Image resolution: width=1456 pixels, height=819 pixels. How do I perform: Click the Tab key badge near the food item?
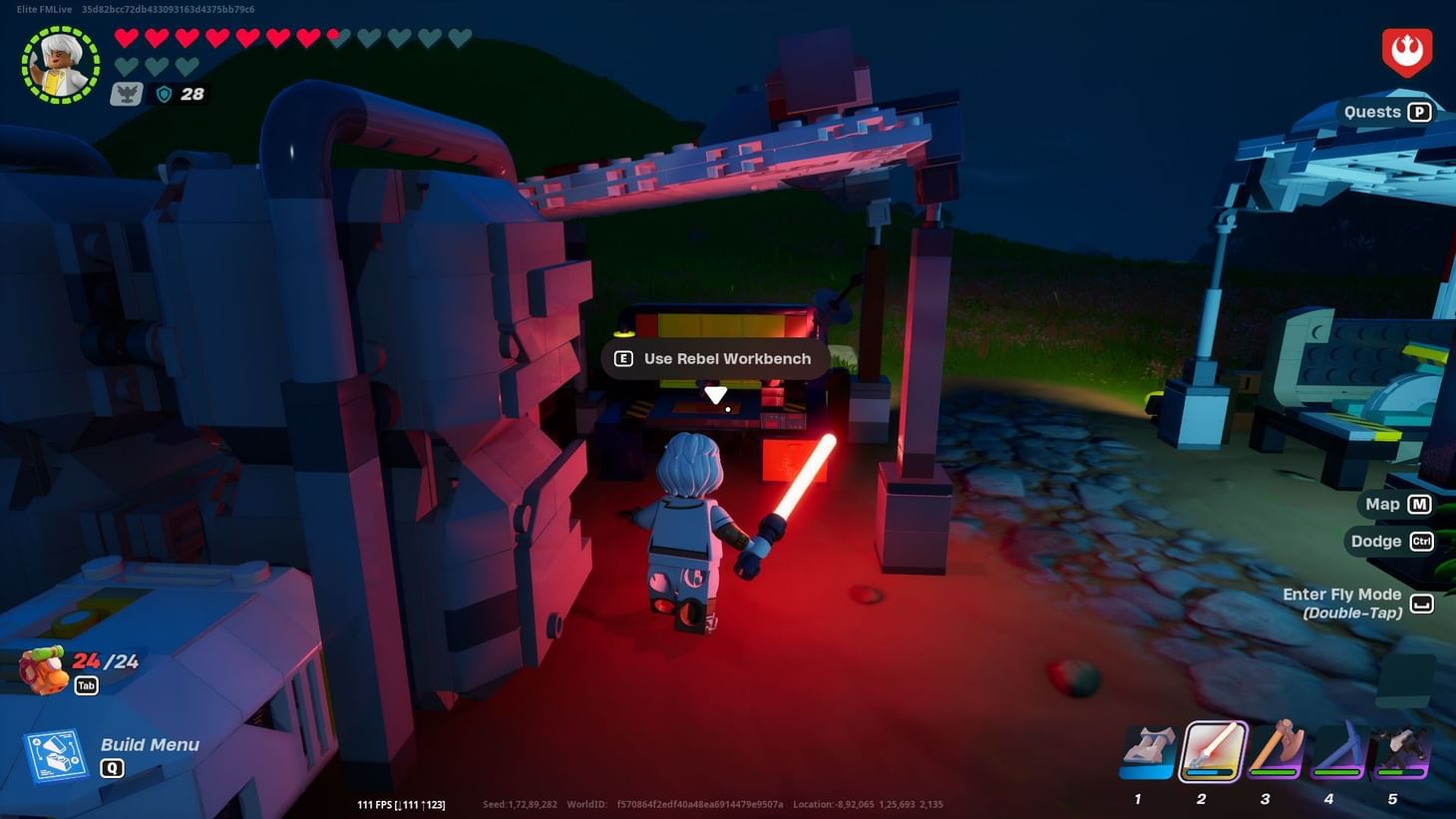[x=86, y=685]
